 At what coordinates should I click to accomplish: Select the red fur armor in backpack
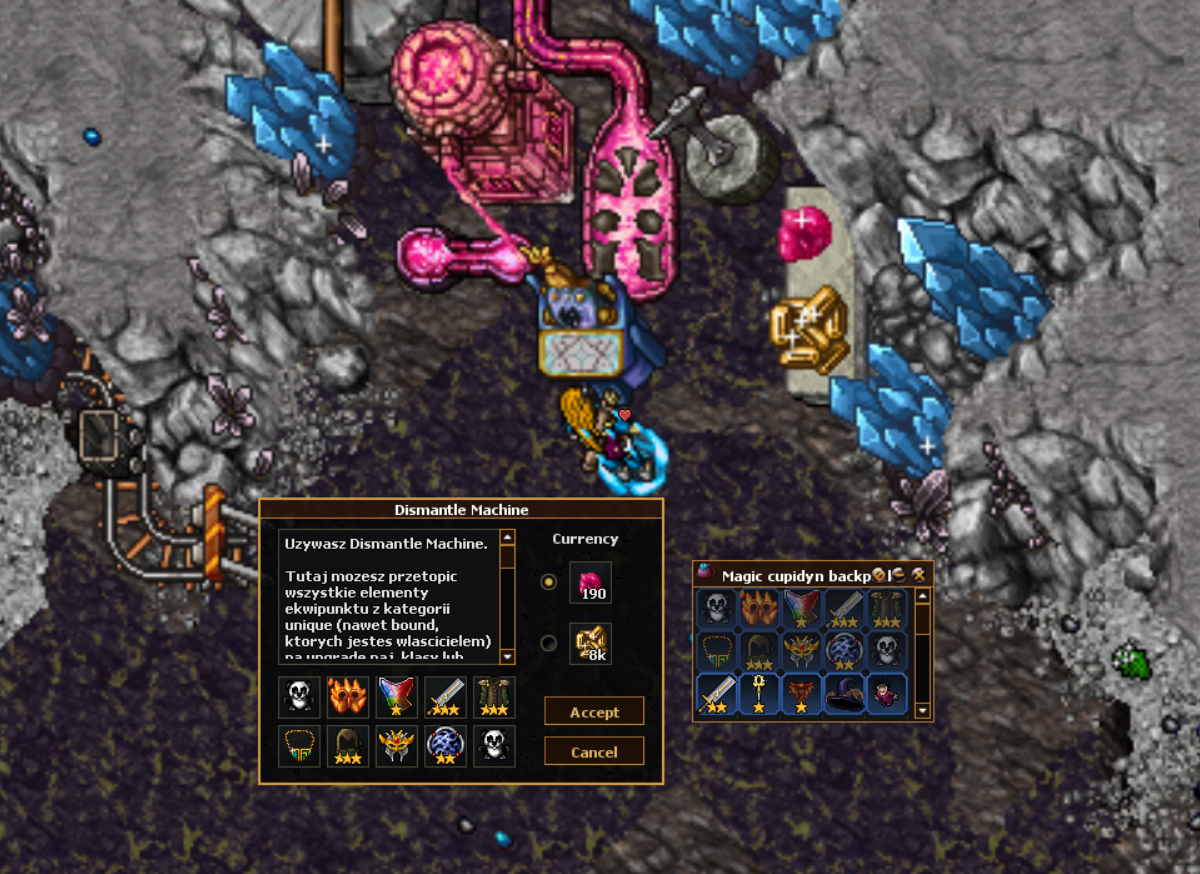click(x=801, y=693)
